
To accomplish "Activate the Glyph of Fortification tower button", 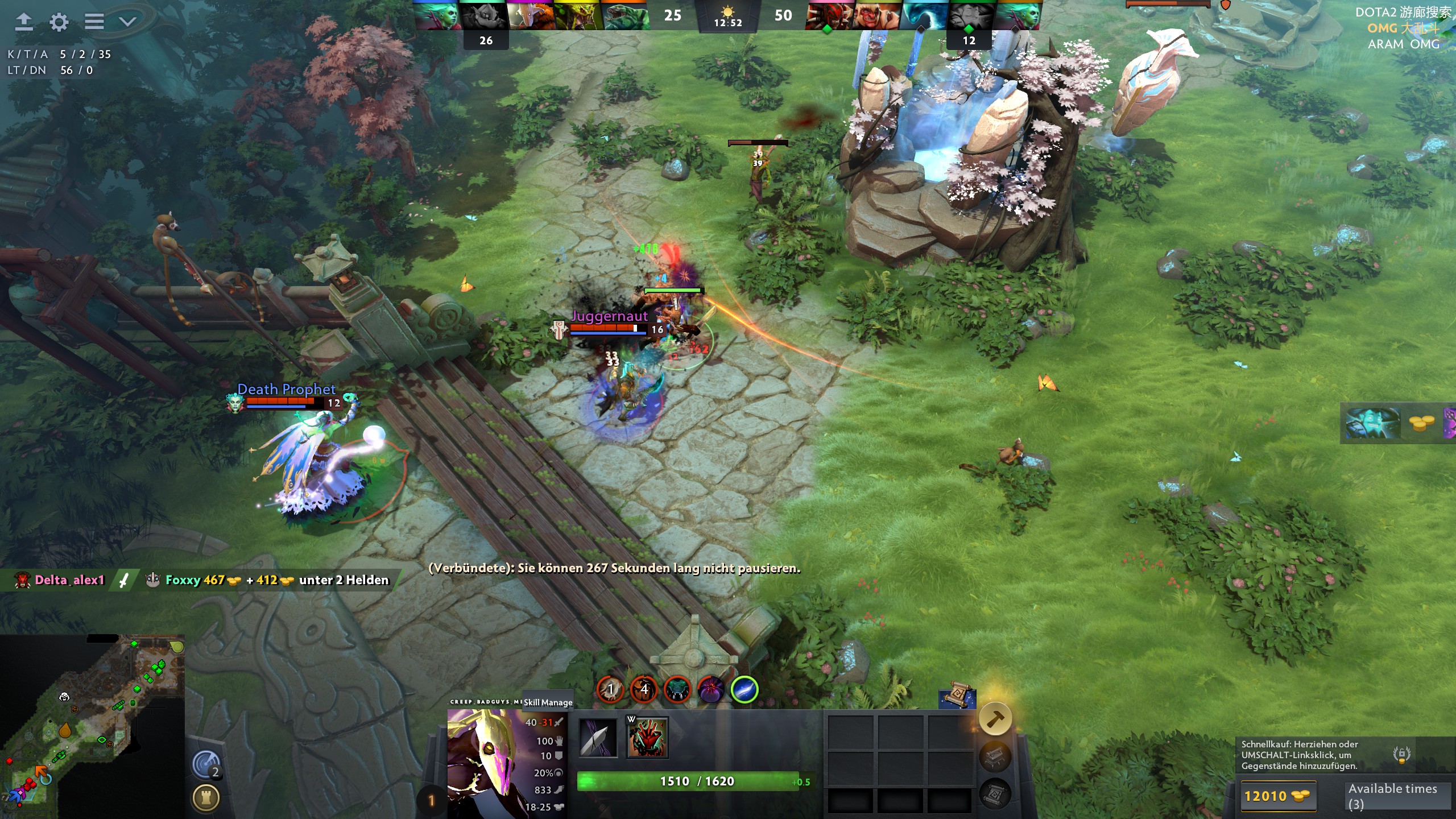I will point(206,798).
